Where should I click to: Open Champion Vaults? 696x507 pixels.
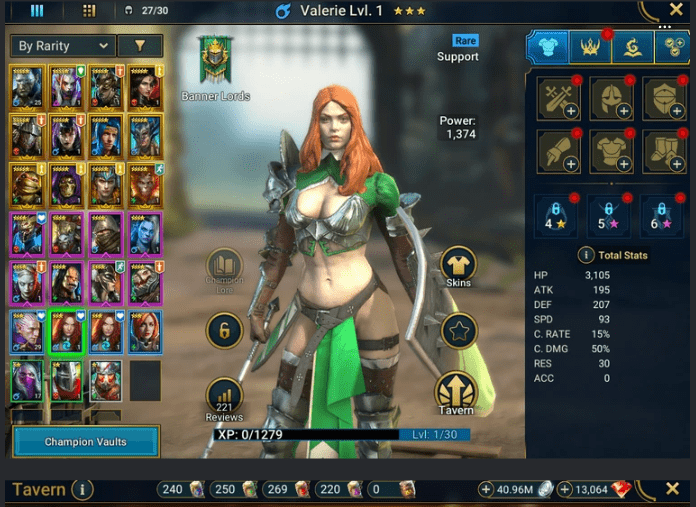click(86, 441)
